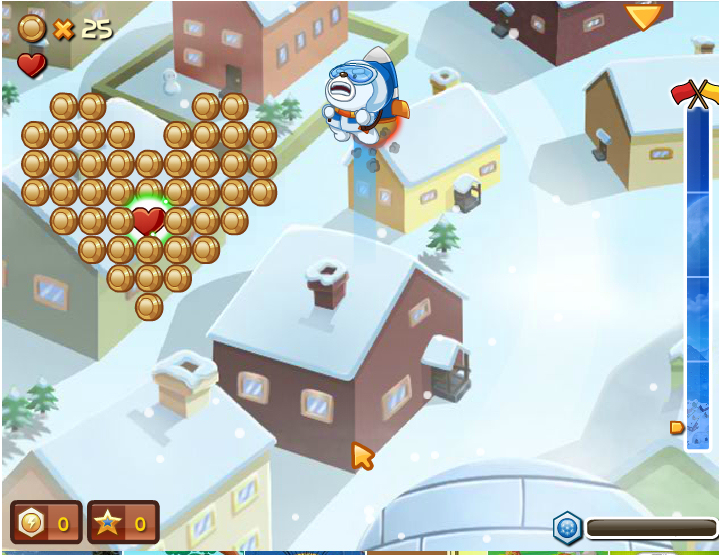
Task: Use the lightning bolt power-up slot
Action: (x=45, y=522)
